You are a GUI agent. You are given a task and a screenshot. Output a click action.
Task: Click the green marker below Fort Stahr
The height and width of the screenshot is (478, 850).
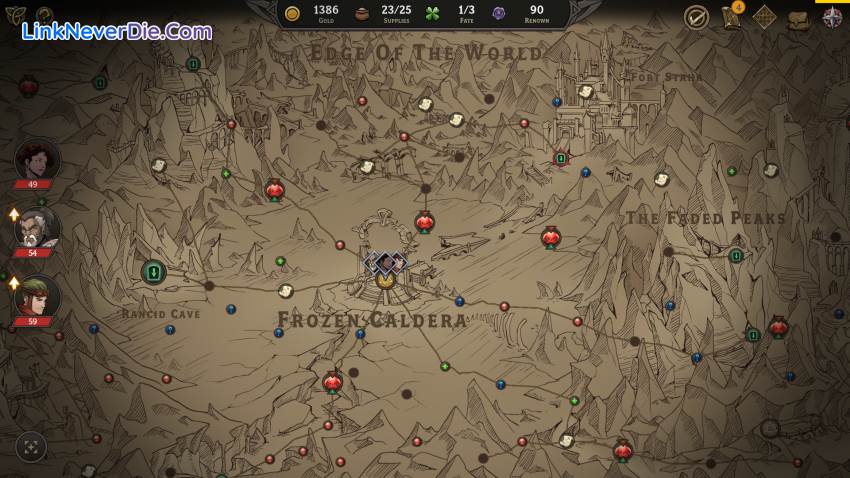click(561, 158)
